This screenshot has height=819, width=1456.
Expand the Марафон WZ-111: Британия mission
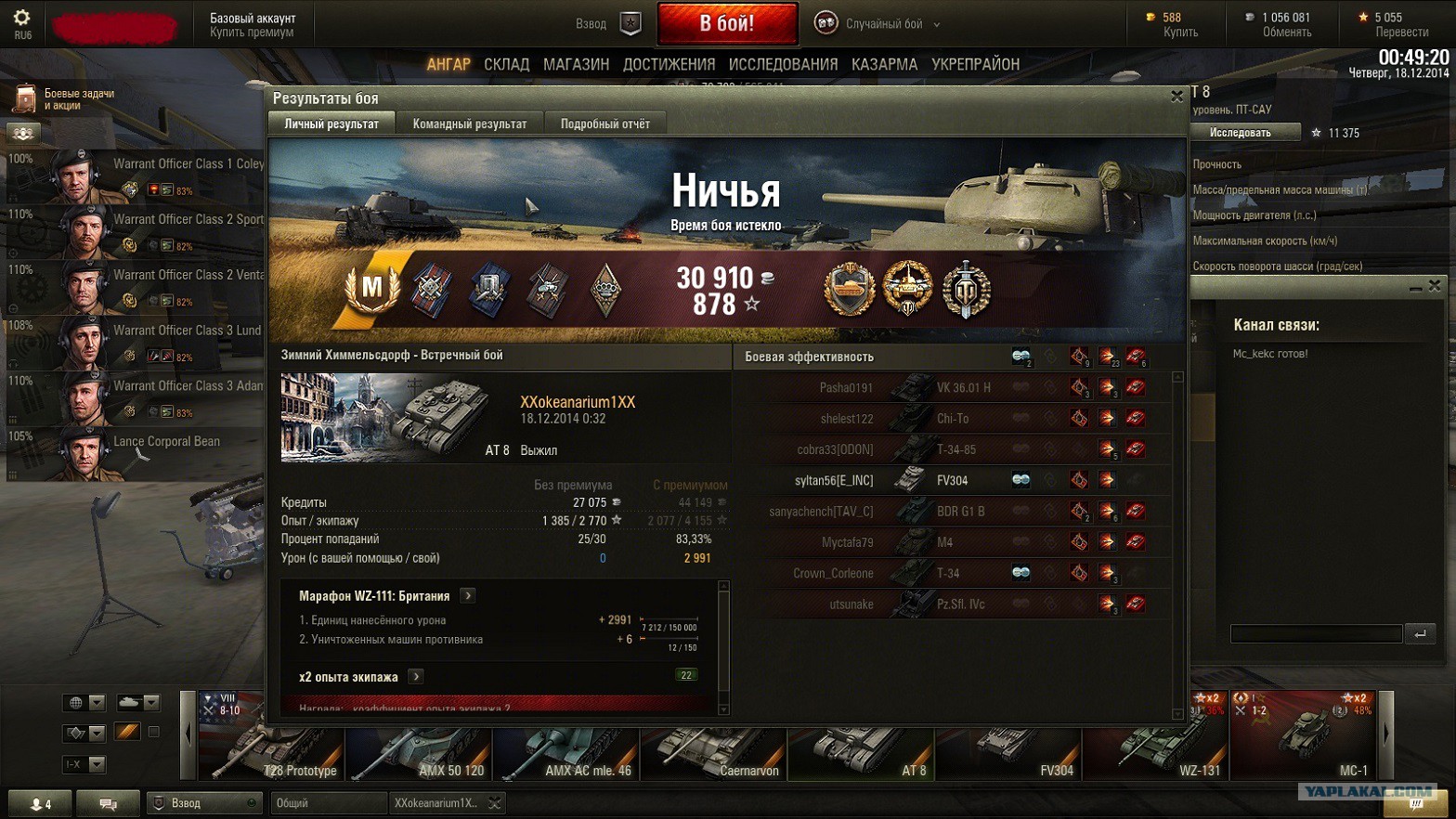(x=468, y=596)
